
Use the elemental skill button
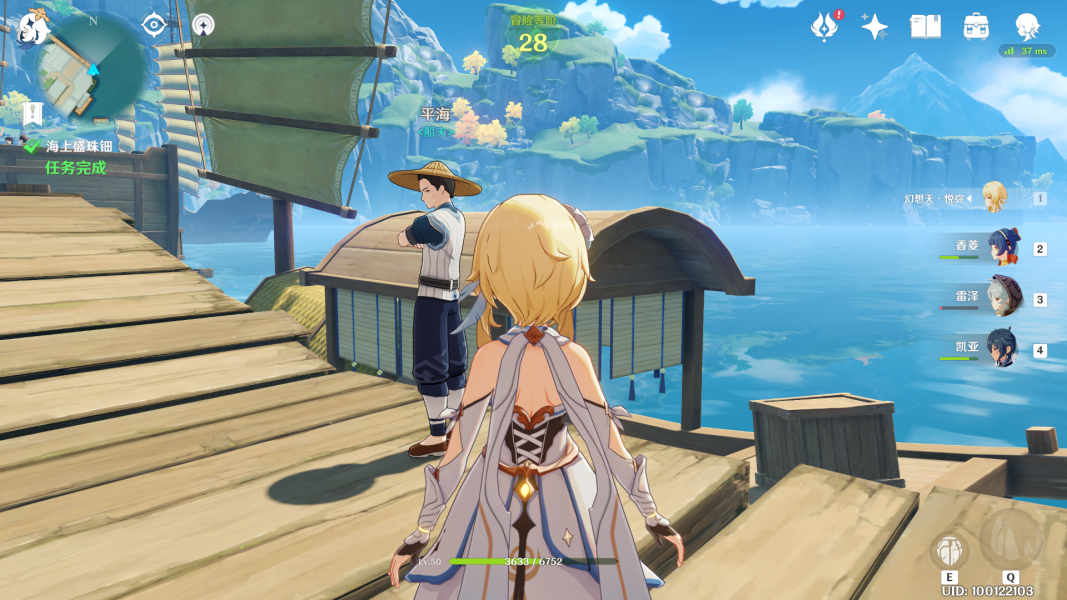[x=949, y=550]
